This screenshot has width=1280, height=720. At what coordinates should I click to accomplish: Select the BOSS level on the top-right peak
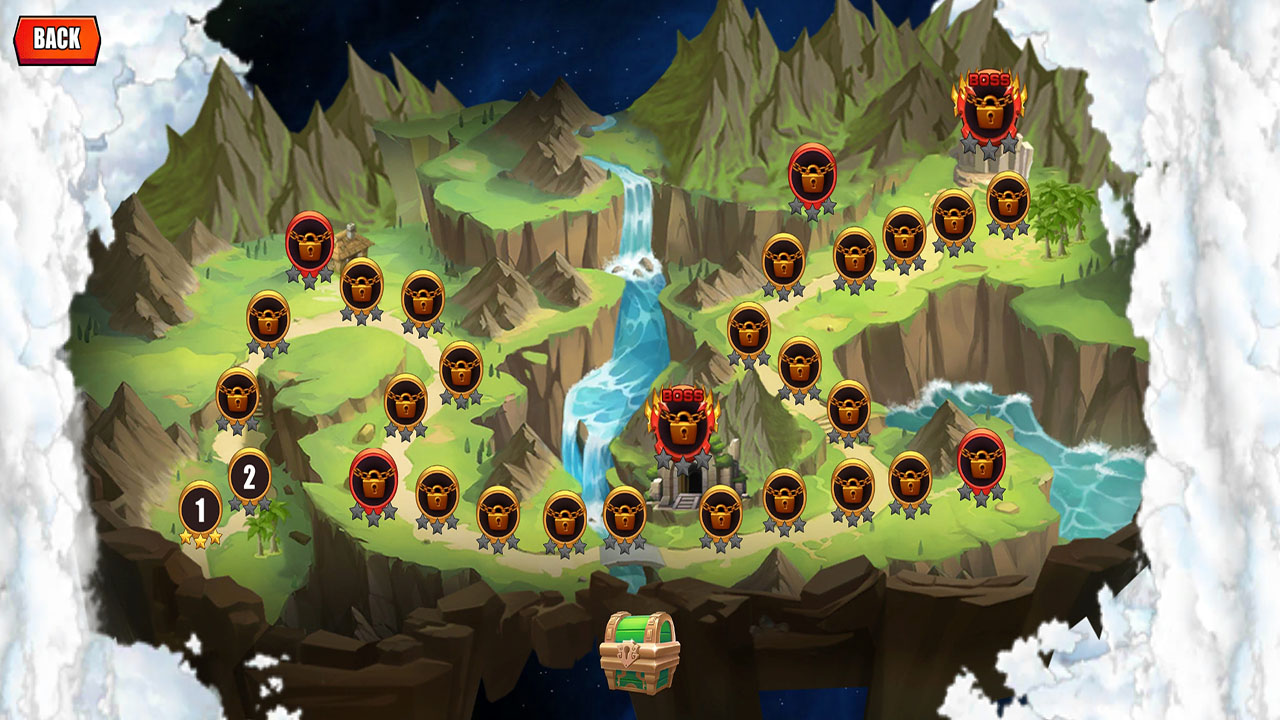[988, 112]
